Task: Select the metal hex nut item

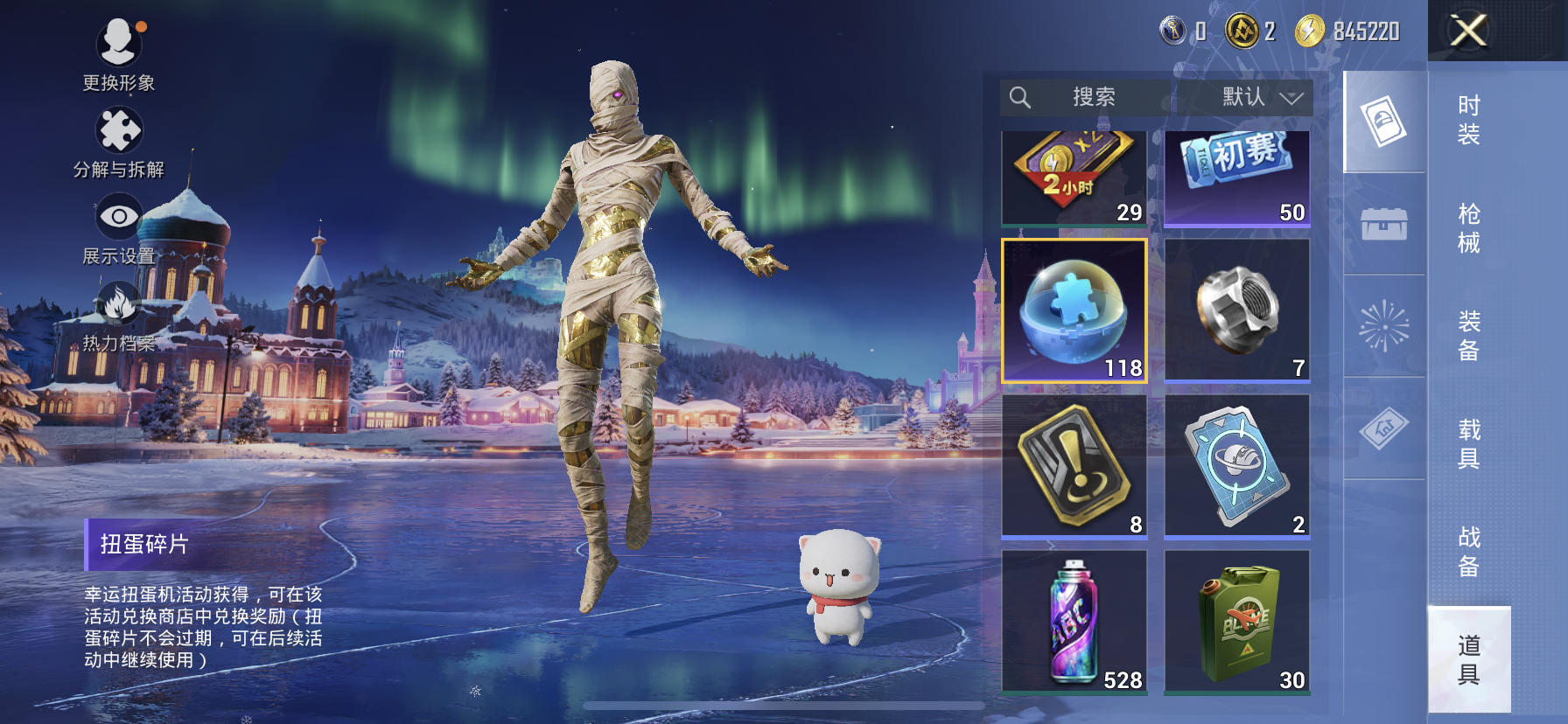Action: tap(1236, 310)
